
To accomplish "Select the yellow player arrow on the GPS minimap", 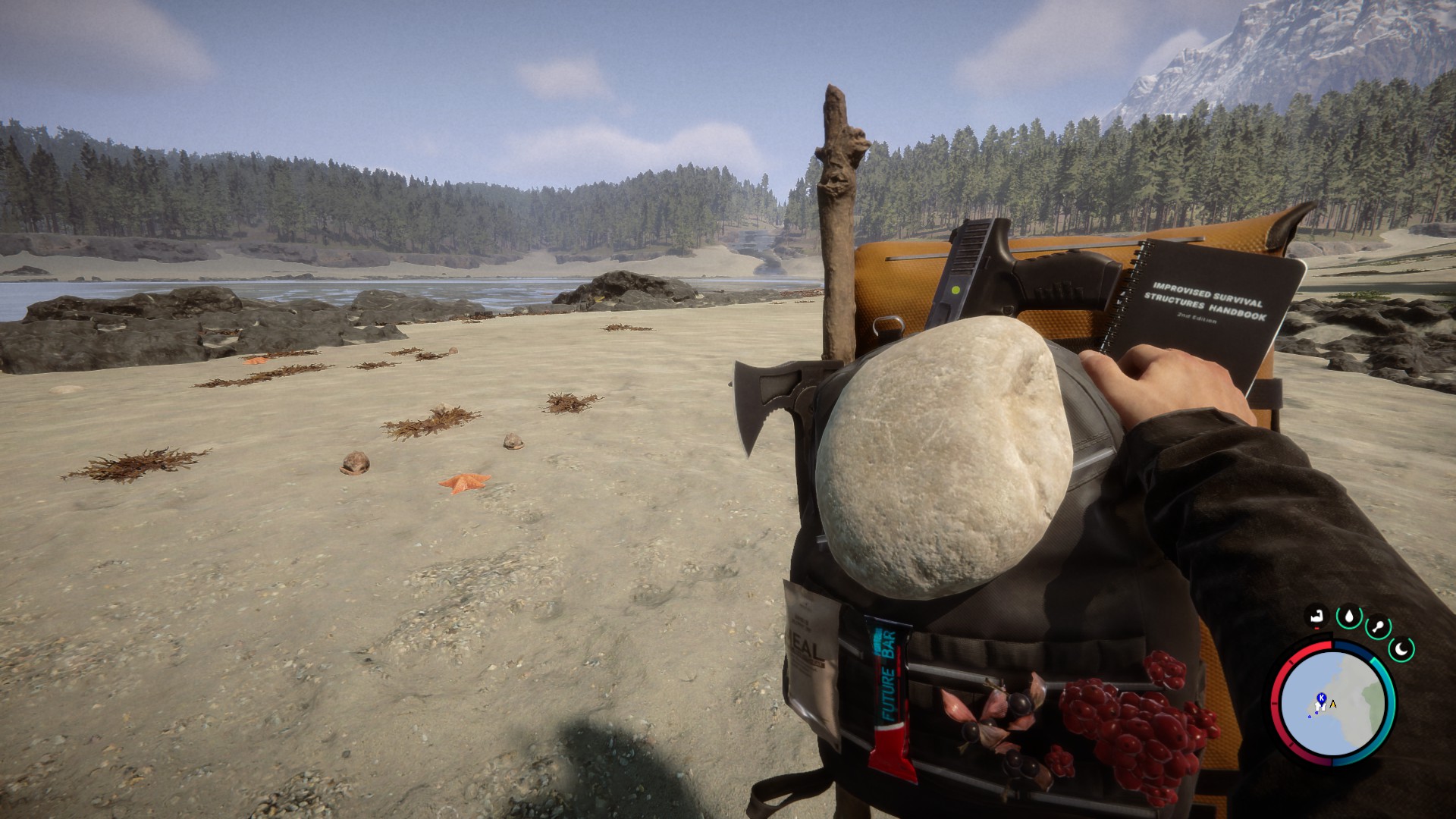I will [x=1333, y=704].
